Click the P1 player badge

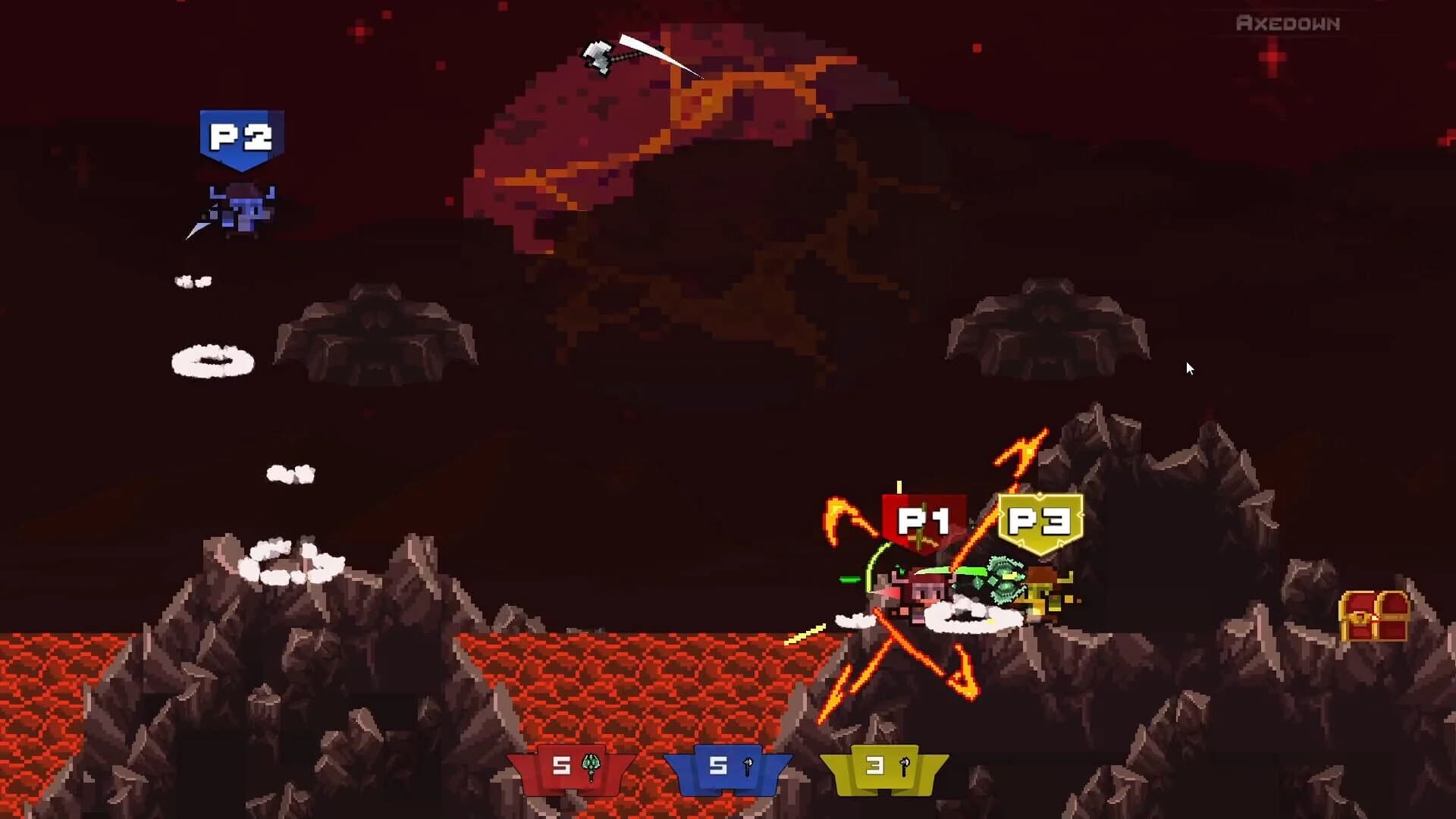click(x=921, y=520)
